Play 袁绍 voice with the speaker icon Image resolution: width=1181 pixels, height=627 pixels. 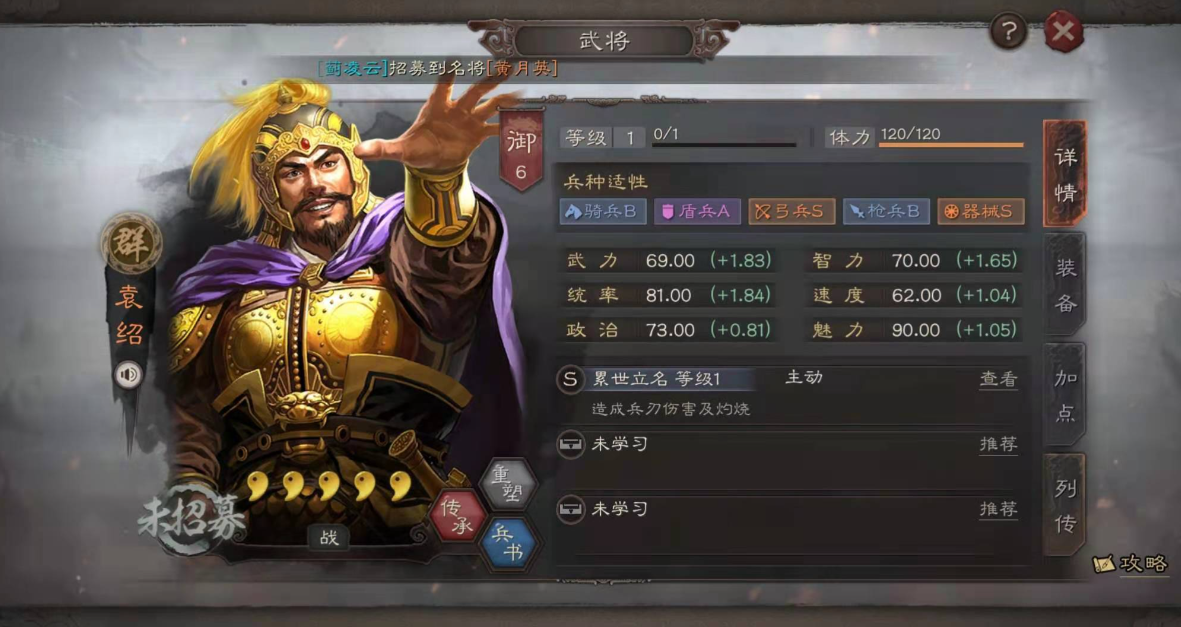click(129, 375)
